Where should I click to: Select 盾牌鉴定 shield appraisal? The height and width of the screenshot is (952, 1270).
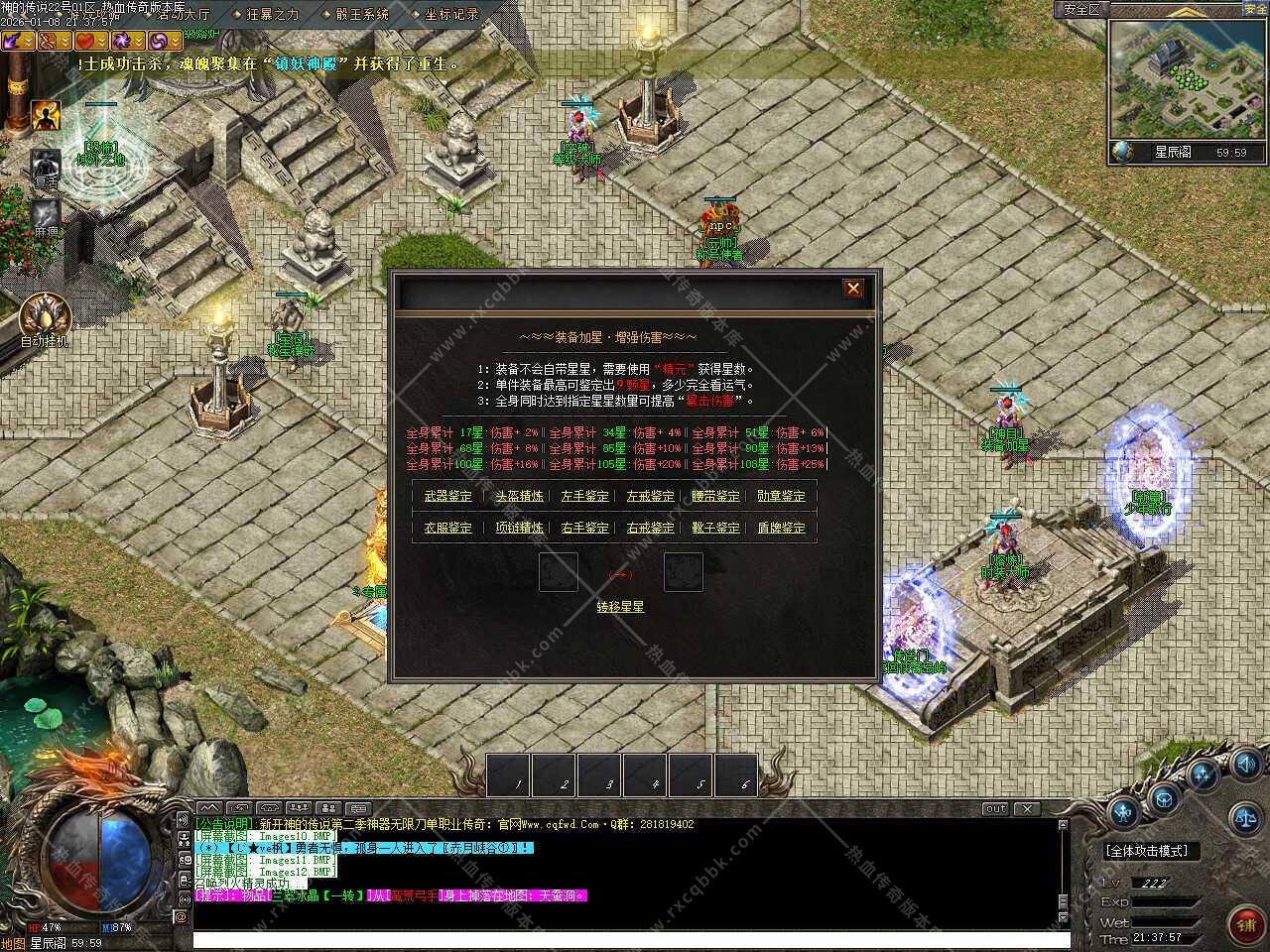781,528
